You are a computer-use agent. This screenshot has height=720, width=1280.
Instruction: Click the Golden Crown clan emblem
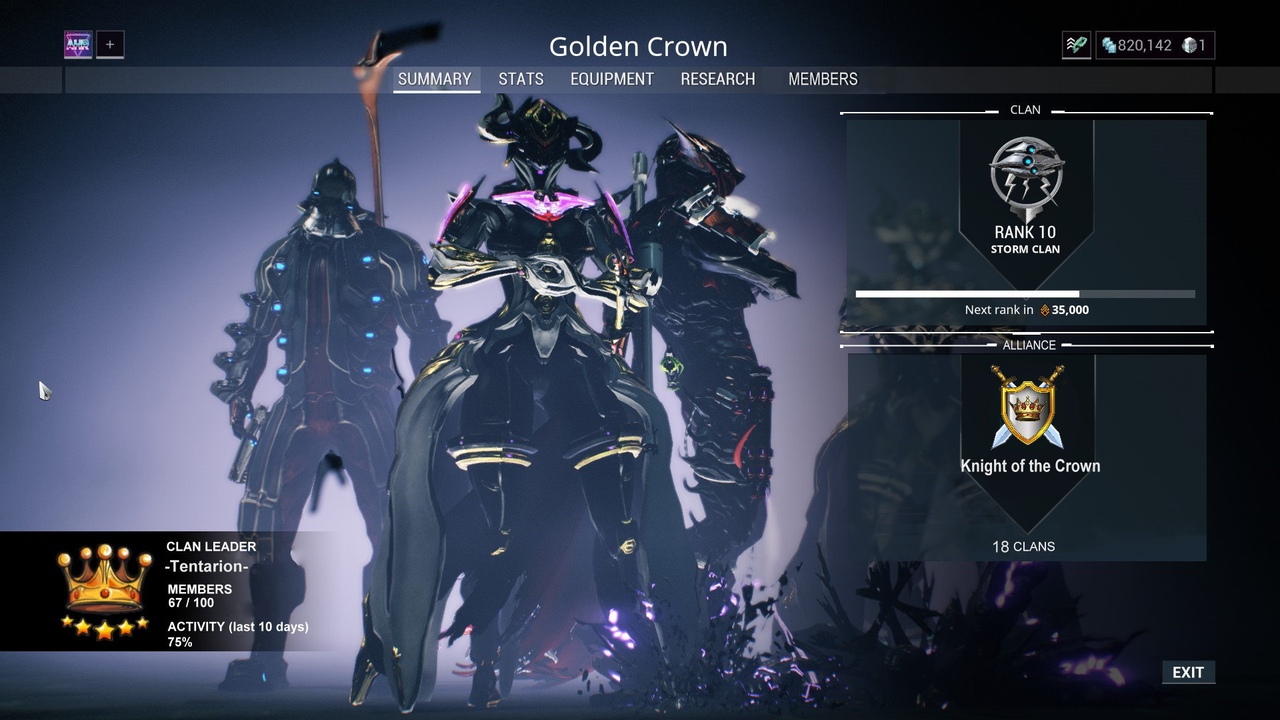[1025, 178]
